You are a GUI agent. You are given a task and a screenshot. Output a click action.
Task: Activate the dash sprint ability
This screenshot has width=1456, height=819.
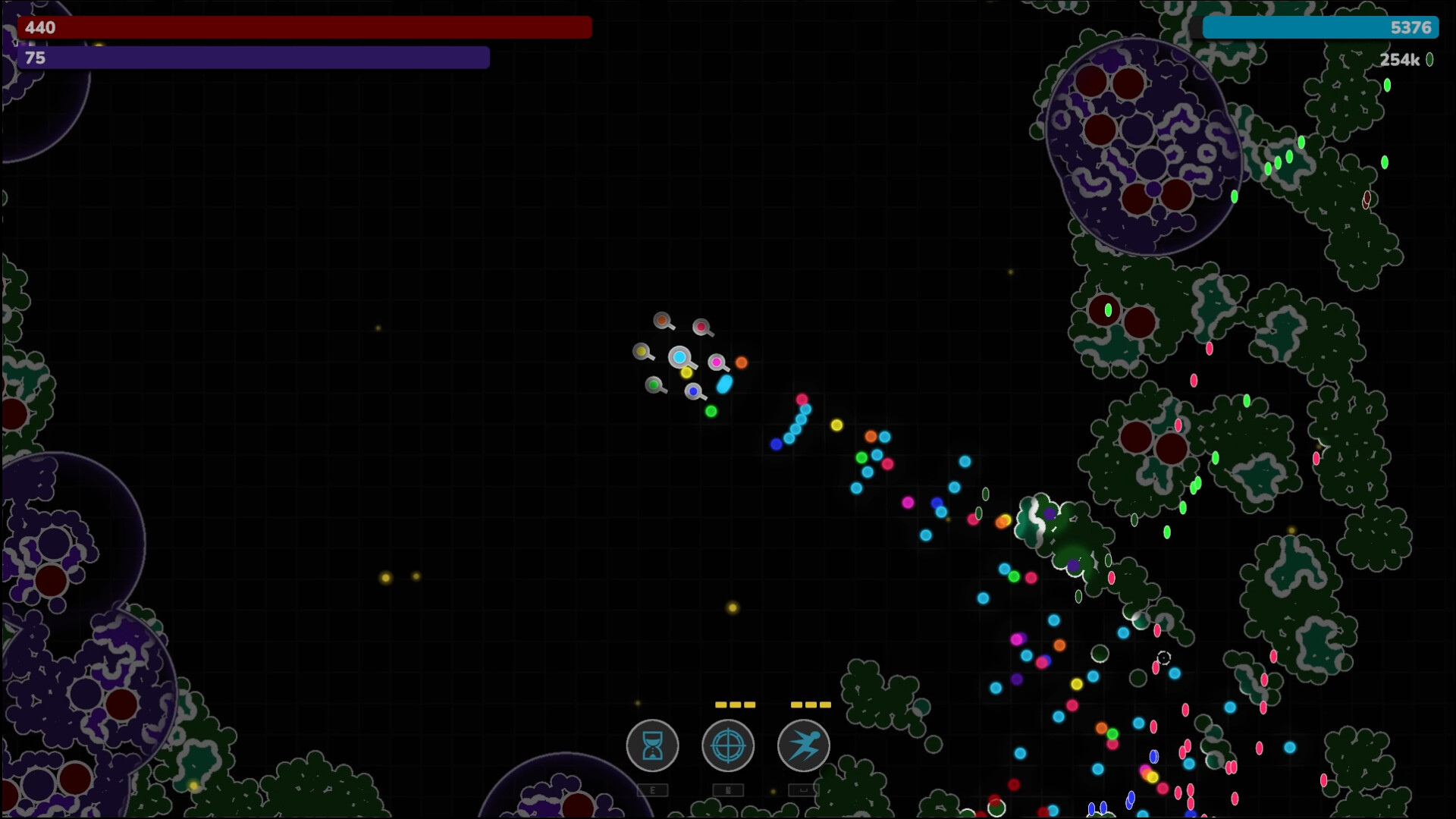(803, 746)
